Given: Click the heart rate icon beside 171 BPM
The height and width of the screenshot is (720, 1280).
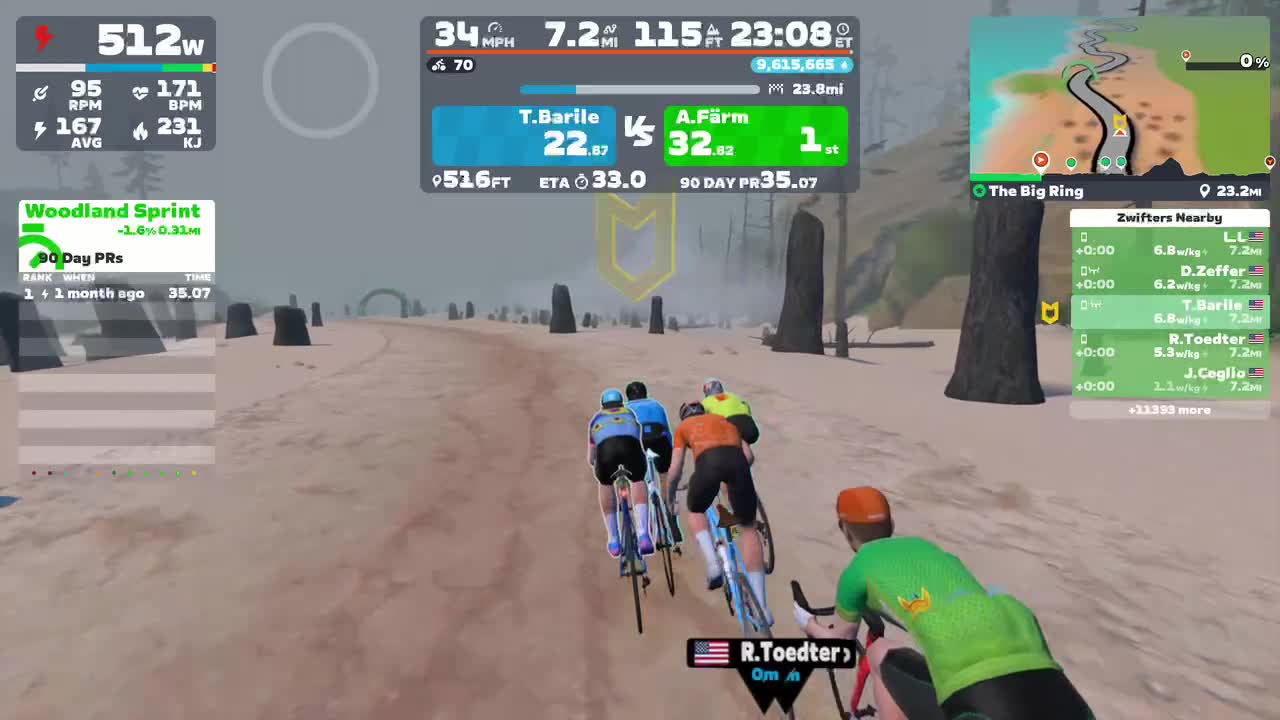Looking at the screenshot, I should click(140, 92).
